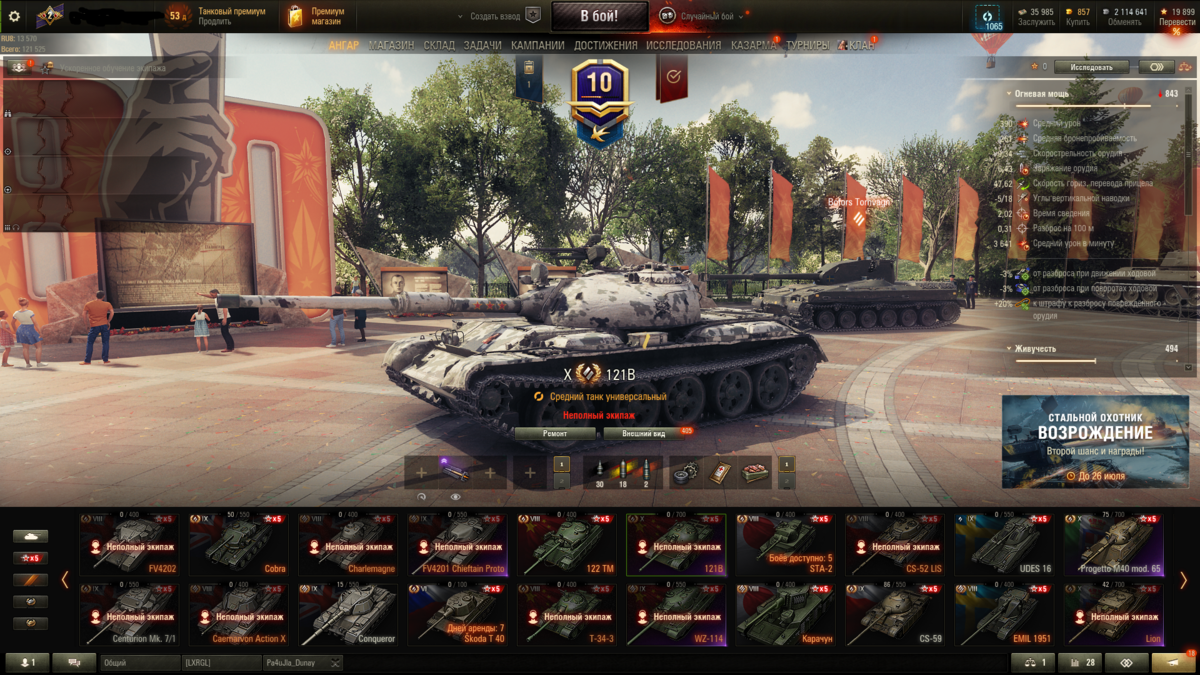Start battle with the В бой! button
This screenshot has width=1200, height=675.
pos(599,16)
